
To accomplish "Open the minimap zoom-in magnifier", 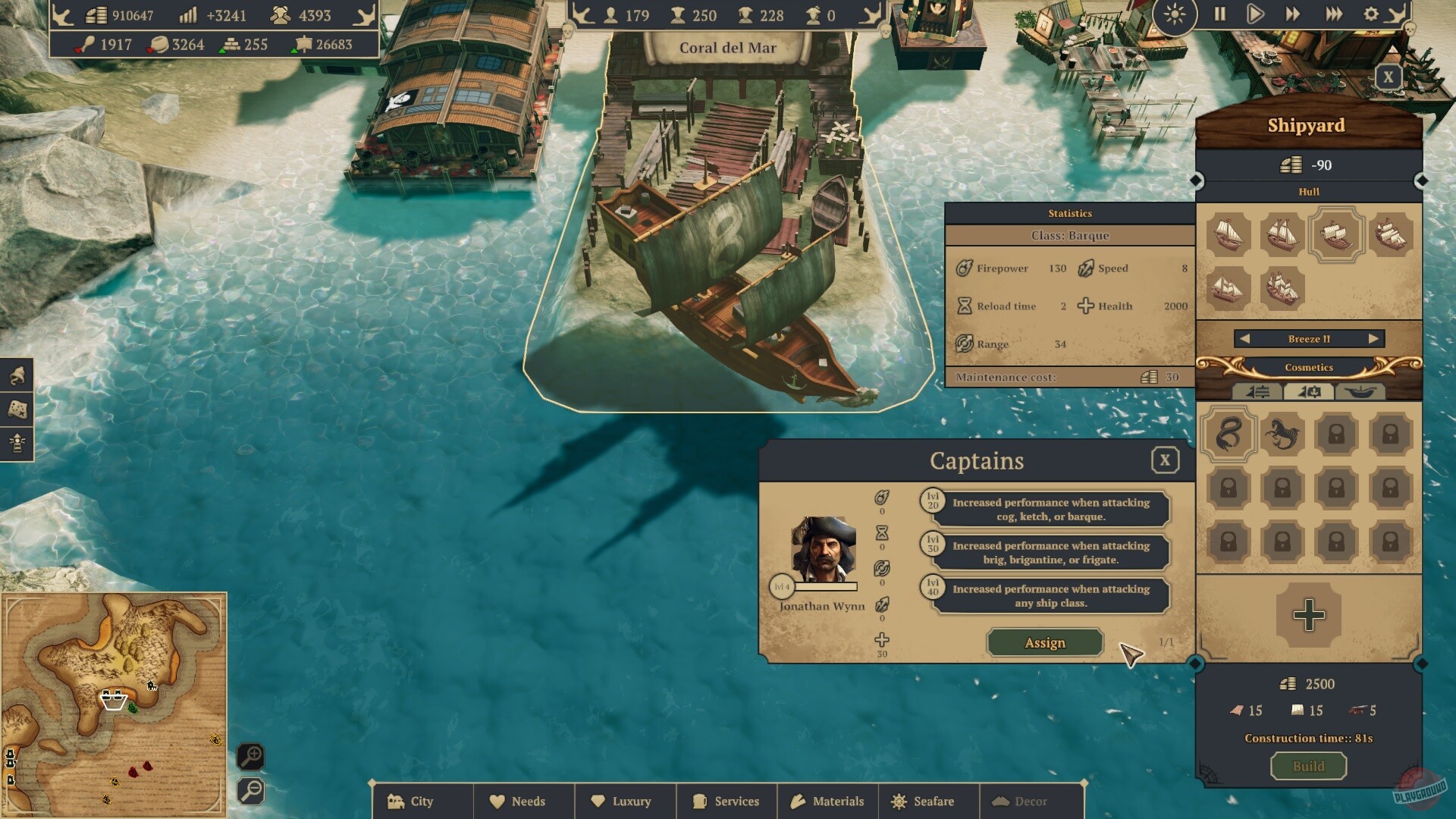I will pos(252,755).
